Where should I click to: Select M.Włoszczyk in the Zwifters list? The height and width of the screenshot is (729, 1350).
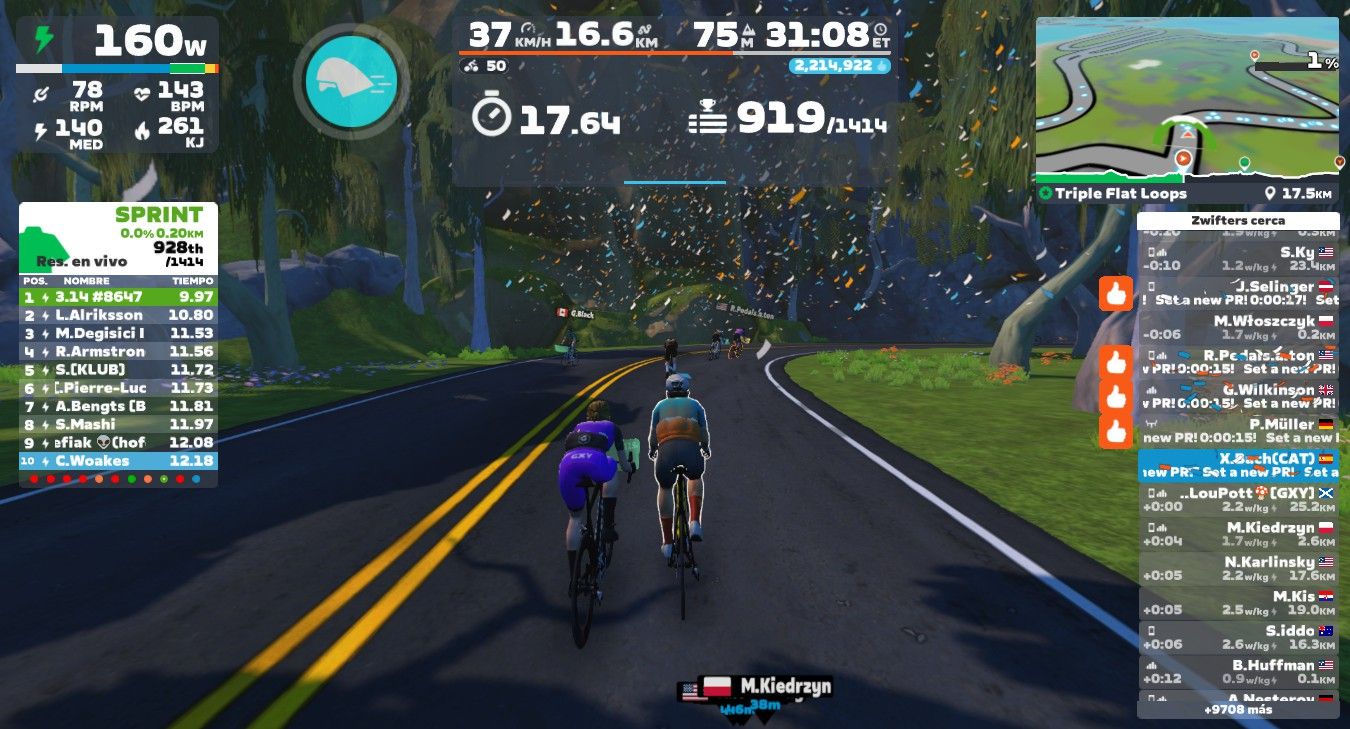point(1238,328)
